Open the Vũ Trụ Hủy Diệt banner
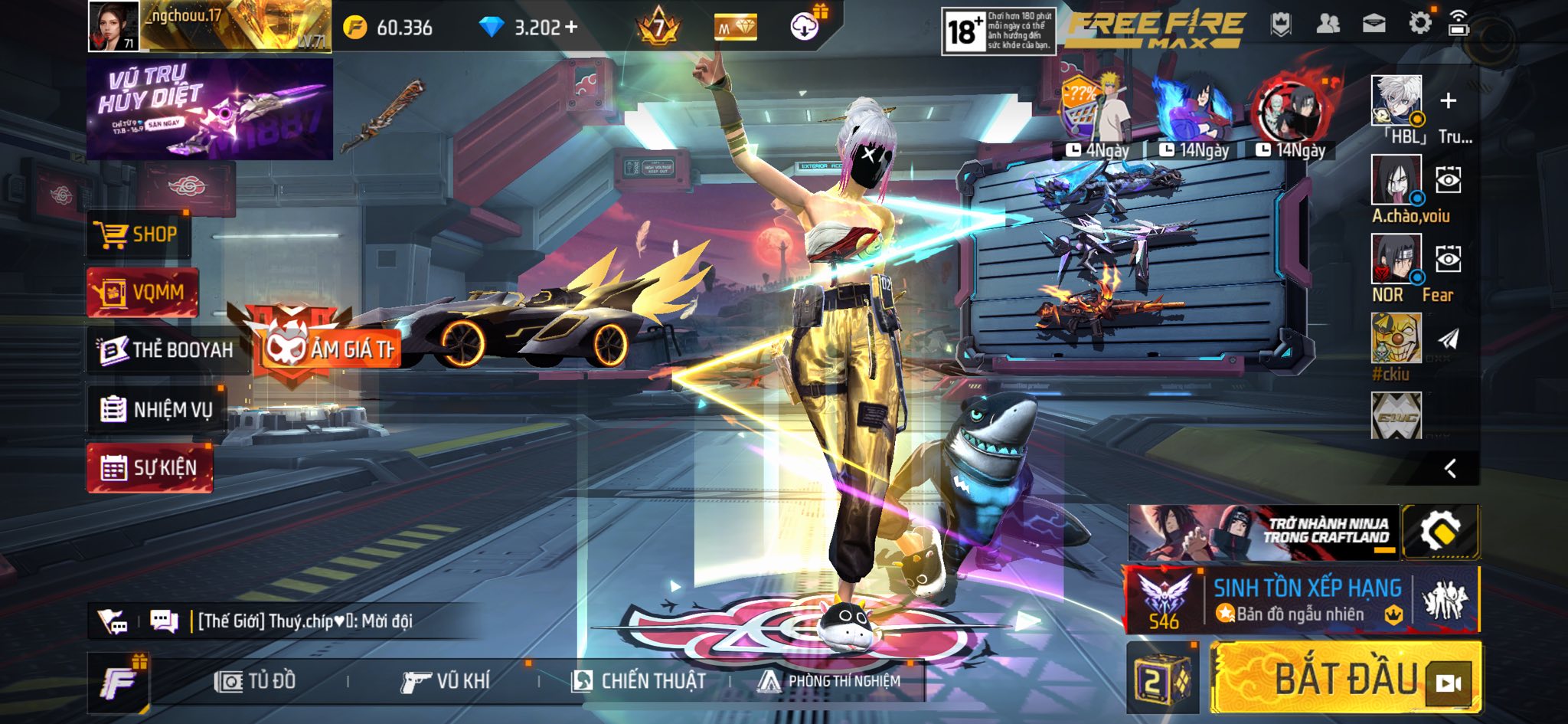This screenshot has height=724, width=1568. (x=209, y=110)
